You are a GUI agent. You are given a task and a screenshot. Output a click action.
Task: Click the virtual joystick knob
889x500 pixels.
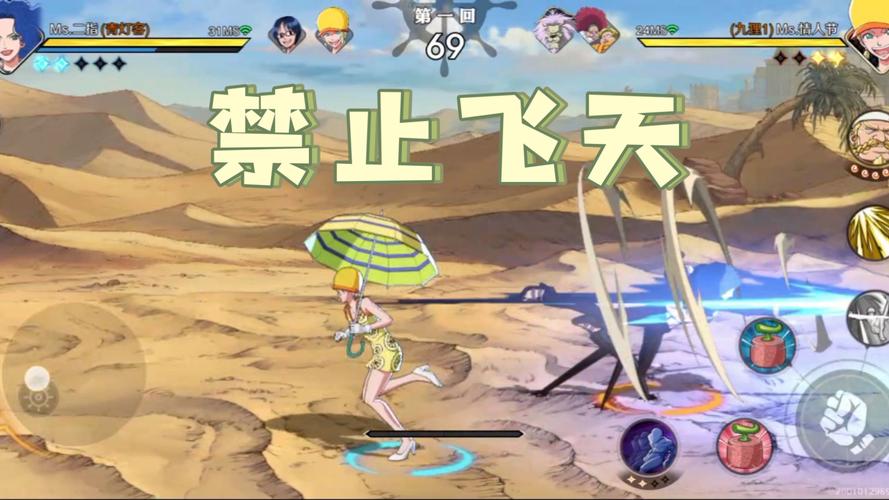[x=37, y=379]
